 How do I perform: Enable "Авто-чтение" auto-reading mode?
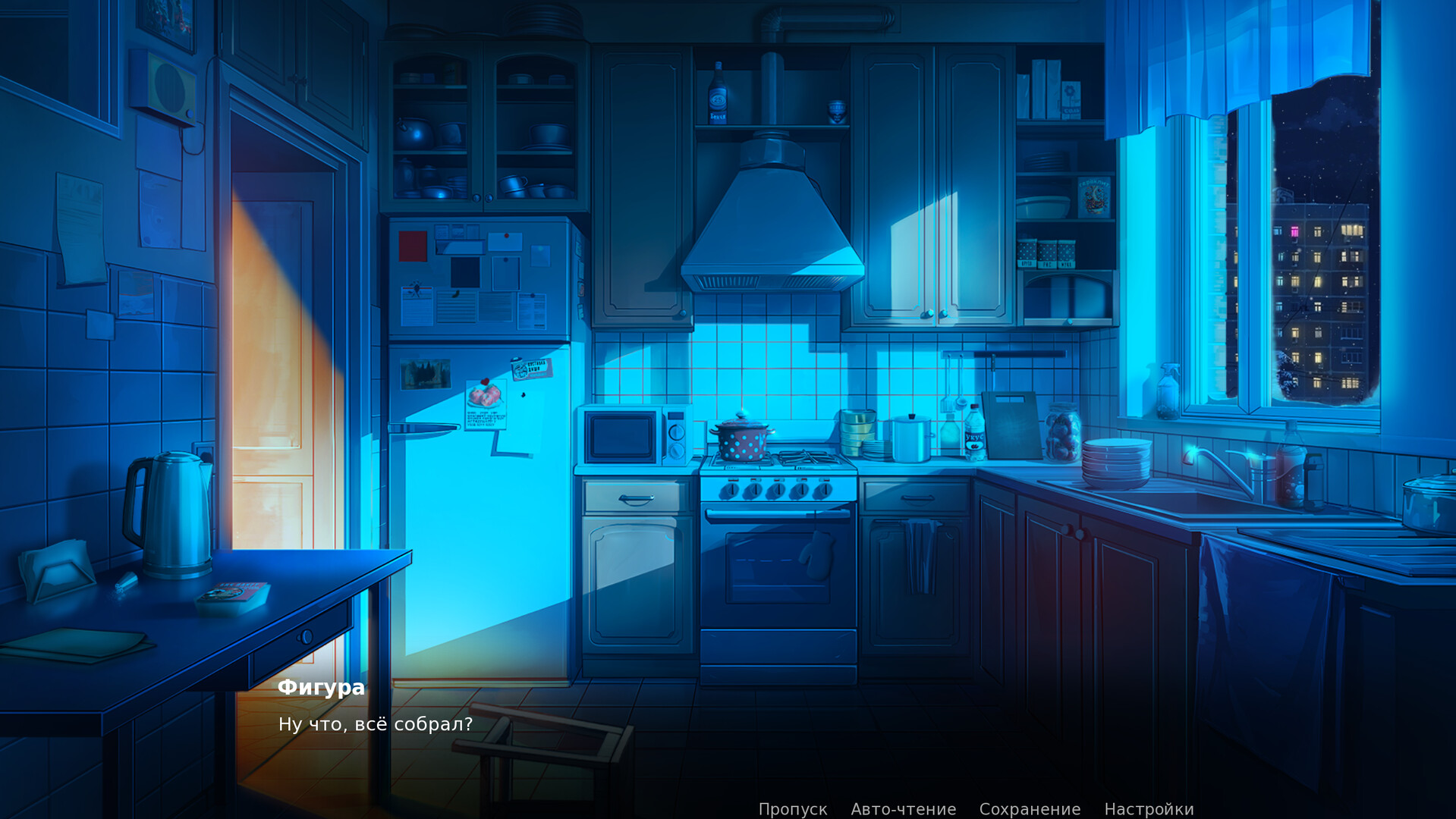903,808
